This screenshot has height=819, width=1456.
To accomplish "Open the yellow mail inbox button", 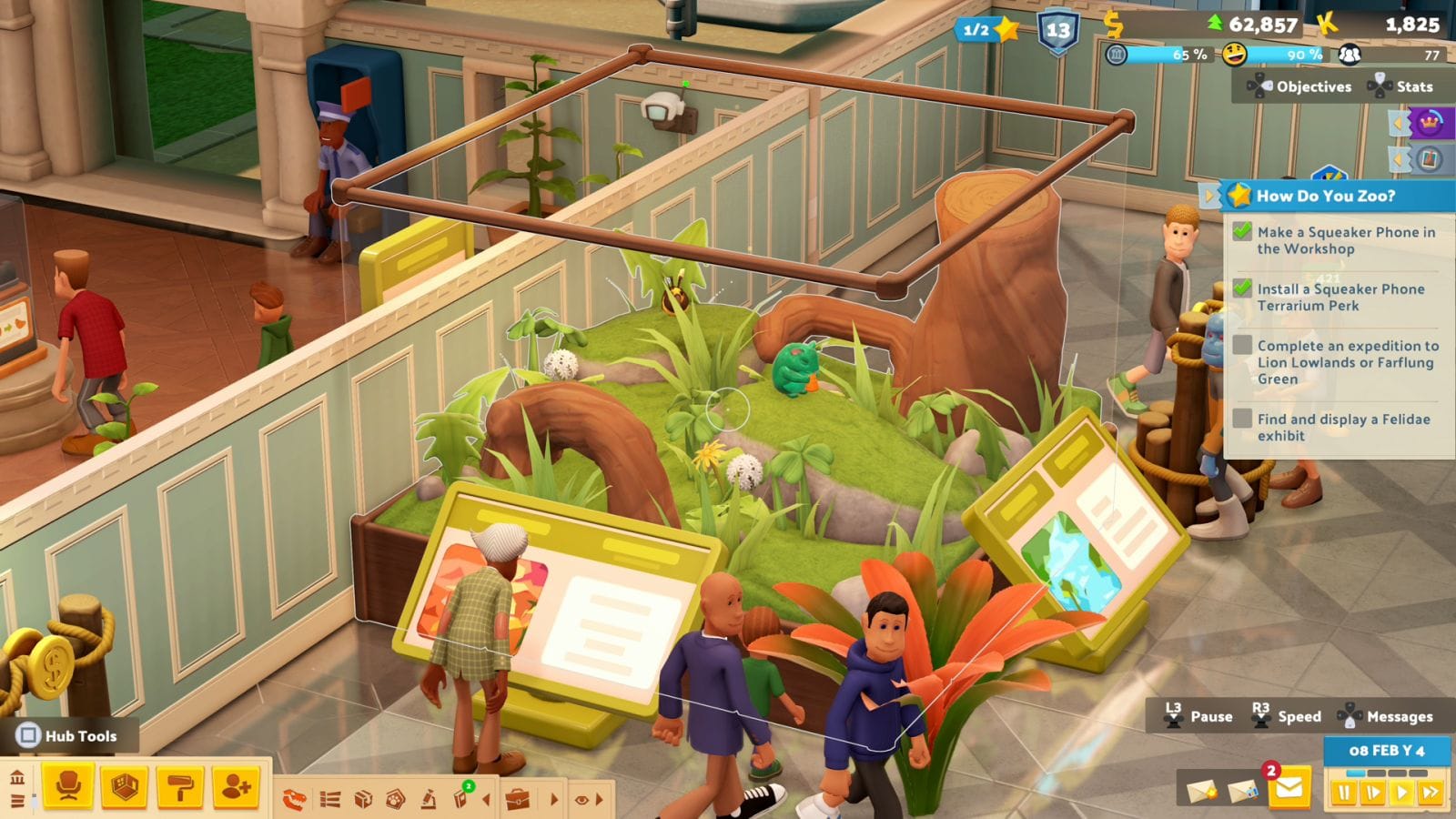I will pyautogui.click(x=1289, y=790).
